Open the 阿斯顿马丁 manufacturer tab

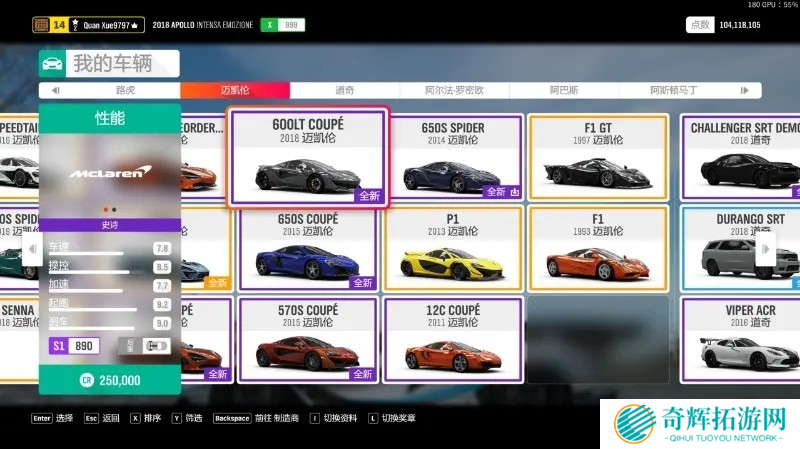[x=673, y=90]
